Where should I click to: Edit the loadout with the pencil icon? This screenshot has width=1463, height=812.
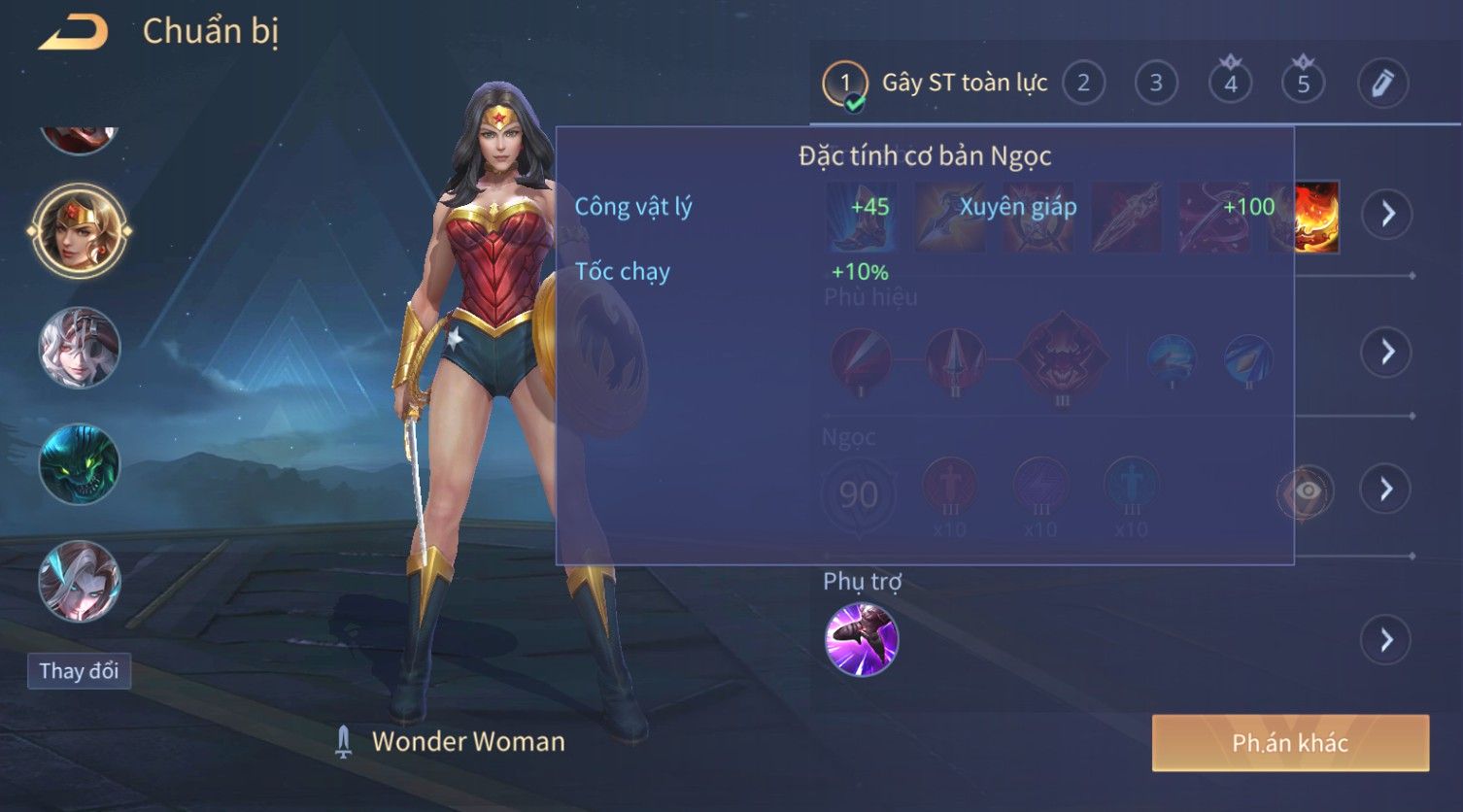click(1381, 84)
